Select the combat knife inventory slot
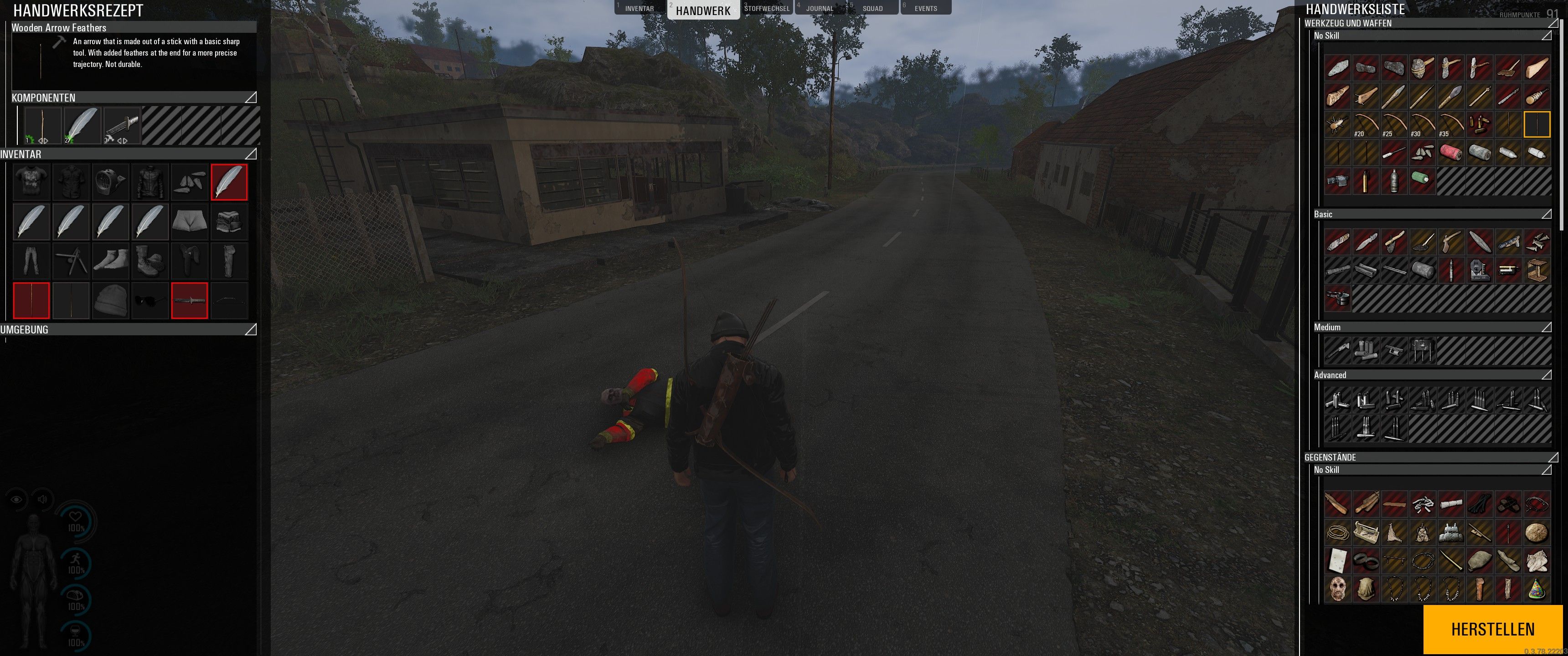This screenshot has height=656, width=1568. pyautogui.click(x=189, y=300)
